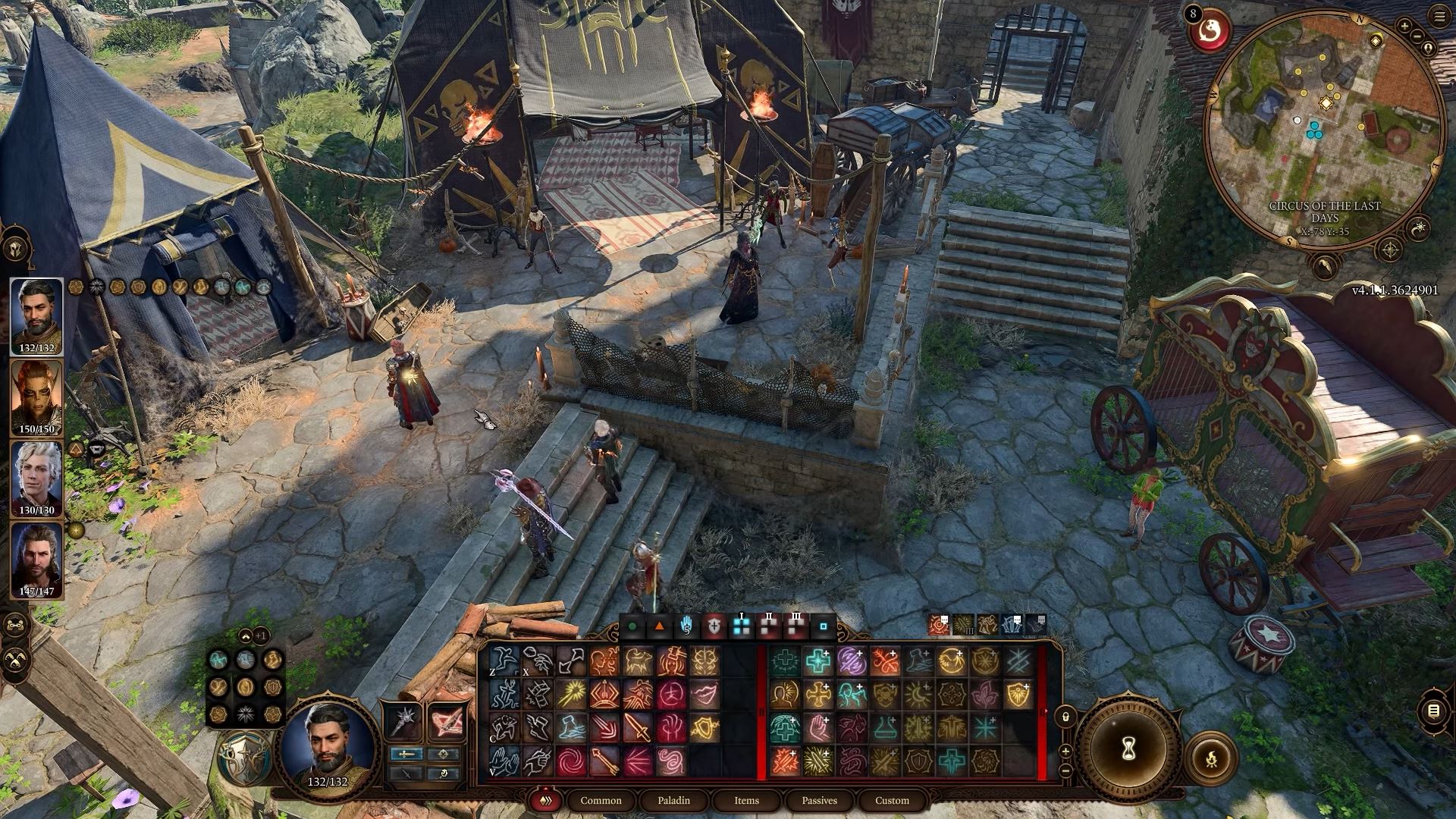Toggle the hotbar lock button
Viewport: 1456px width, 819px height.
(1065, 715)
